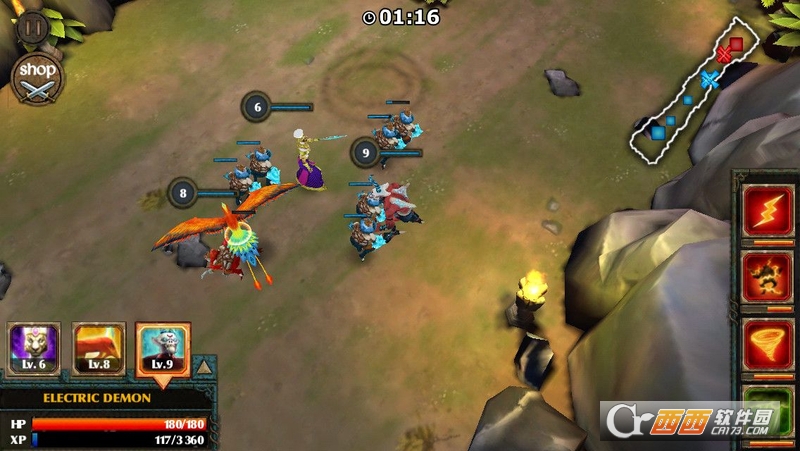
Task: Click the lane minimap
Action: click(x=693, y=96)
